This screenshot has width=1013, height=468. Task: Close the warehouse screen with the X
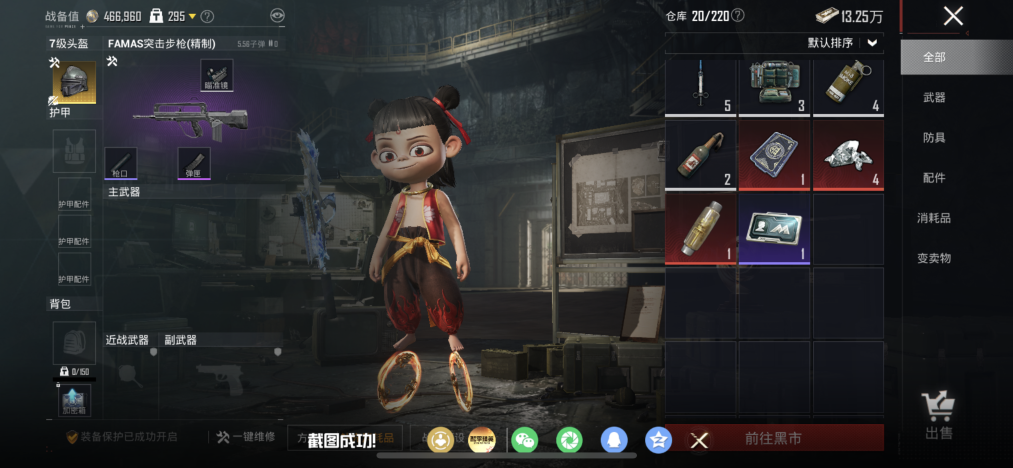953,16
